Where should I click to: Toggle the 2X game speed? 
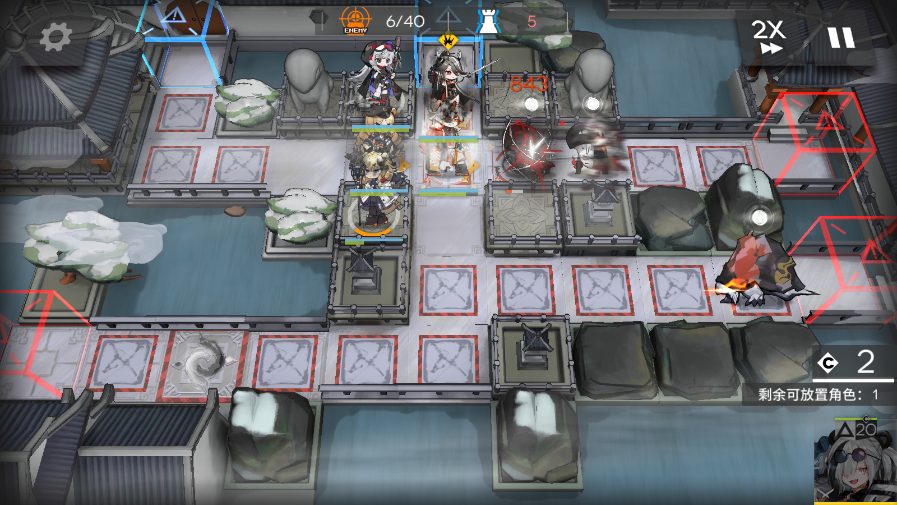[769, 37]
